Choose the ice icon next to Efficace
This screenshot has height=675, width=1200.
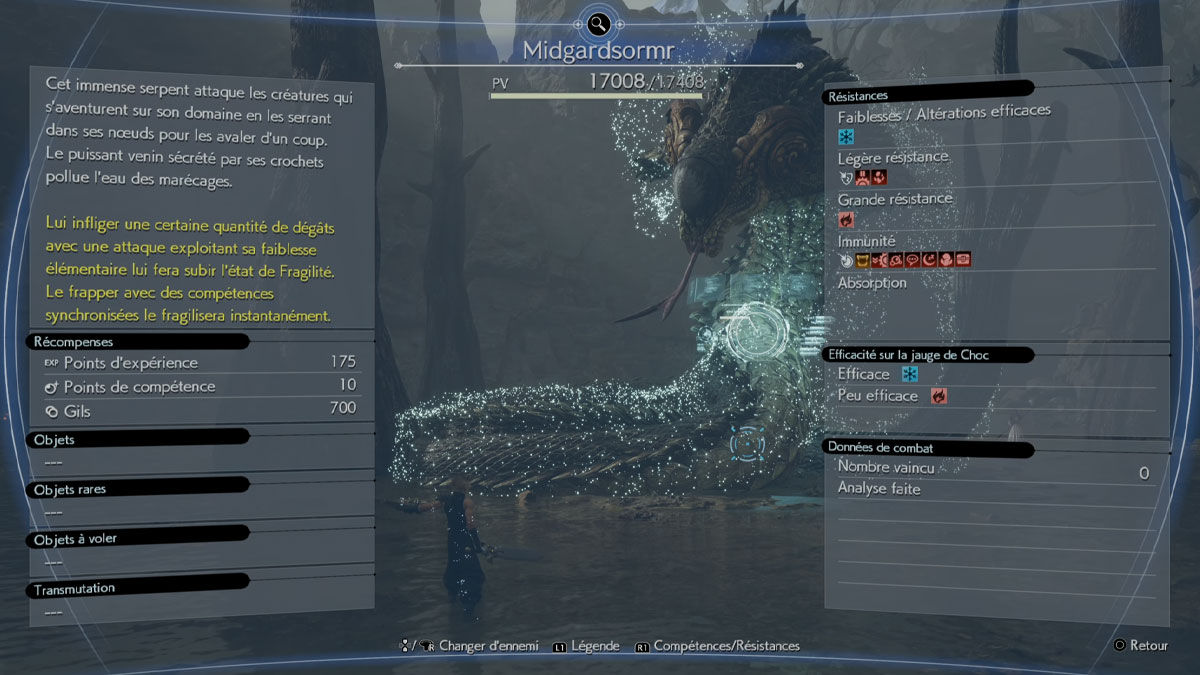click(x=910, y=374)
